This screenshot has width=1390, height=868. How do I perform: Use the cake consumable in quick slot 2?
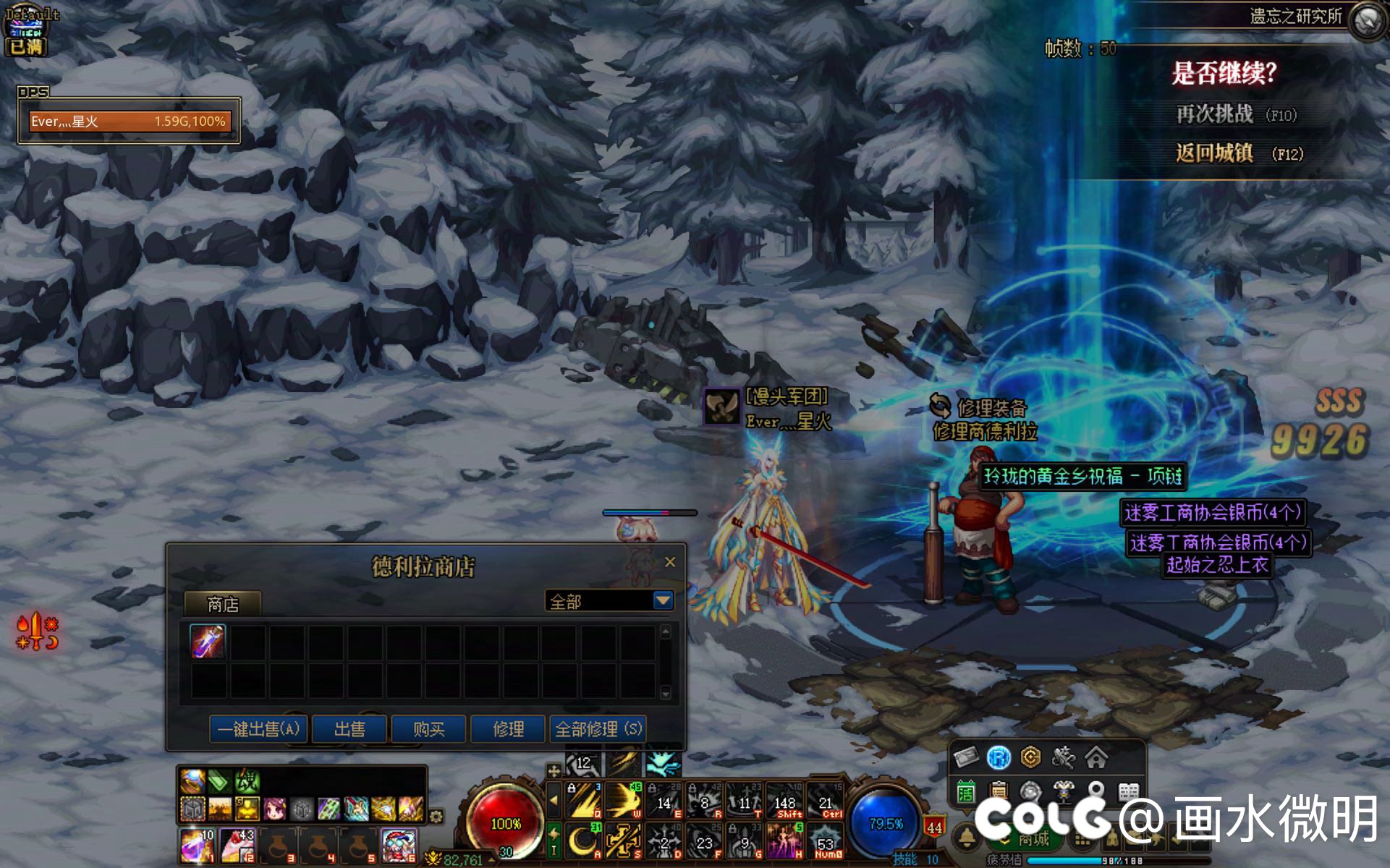237,846
